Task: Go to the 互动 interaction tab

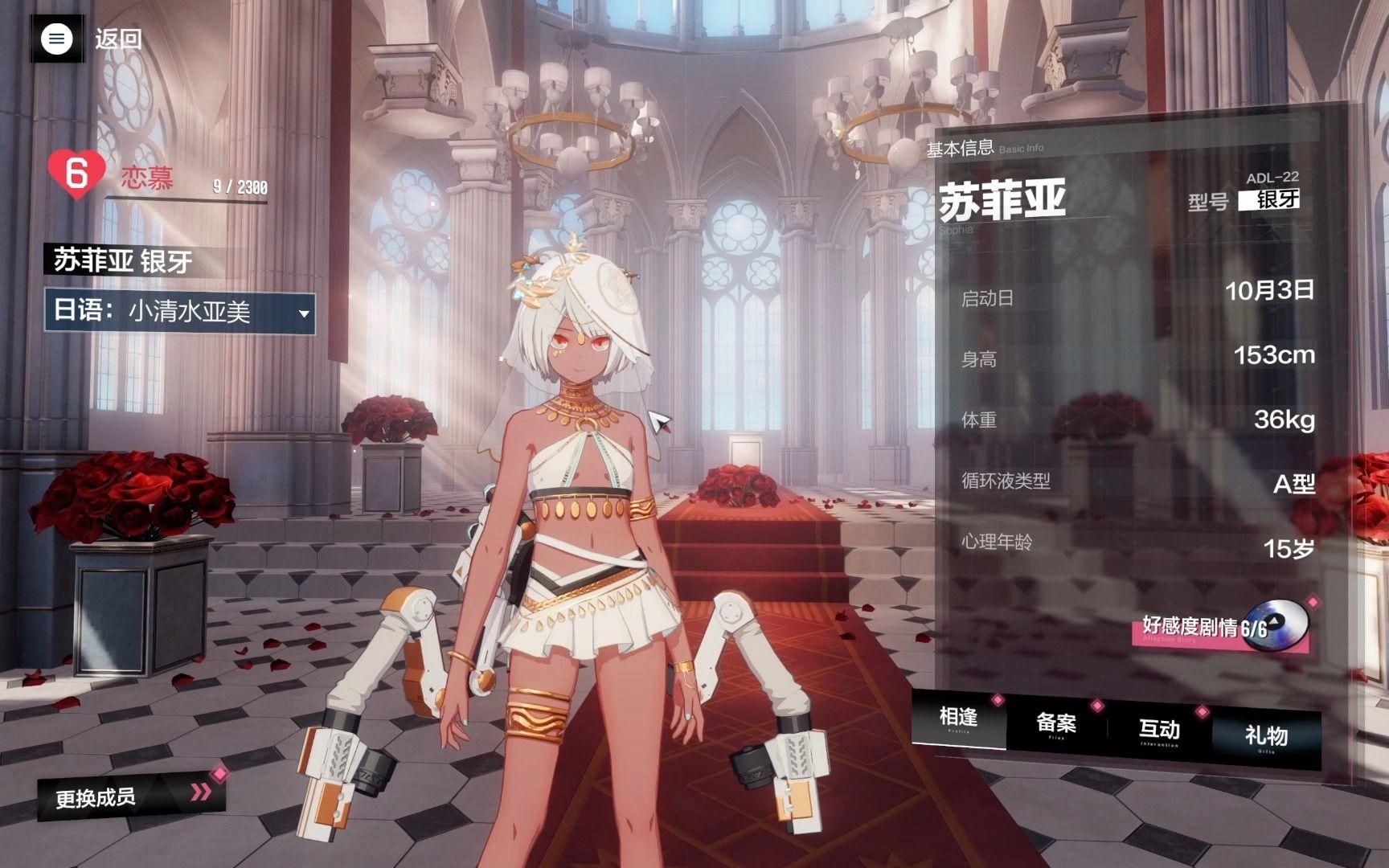Action: click(x=1158, y=730)
